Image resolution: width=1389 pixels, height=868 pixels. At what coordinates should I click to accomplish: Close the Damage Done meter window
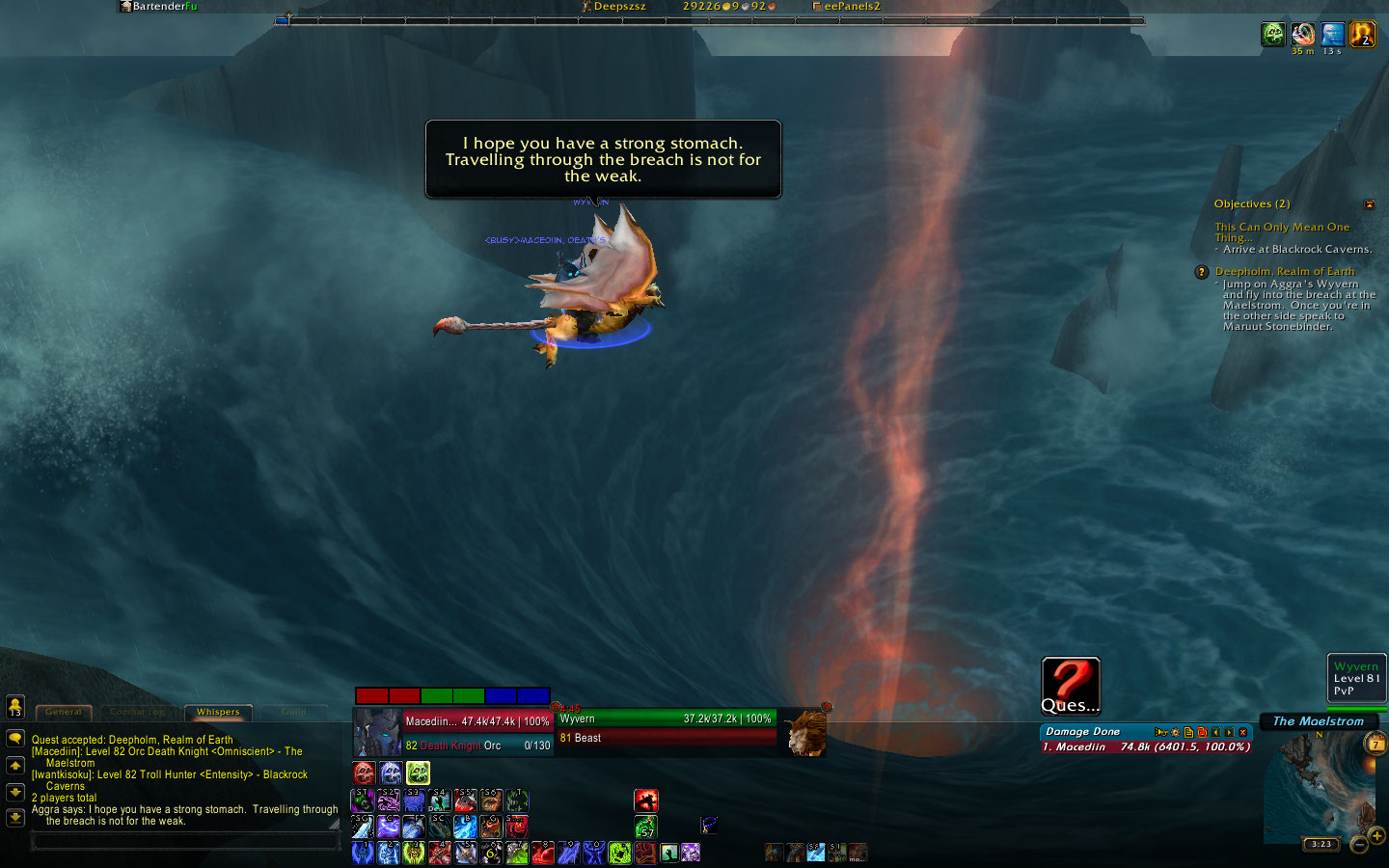[x=1243, y=732]
